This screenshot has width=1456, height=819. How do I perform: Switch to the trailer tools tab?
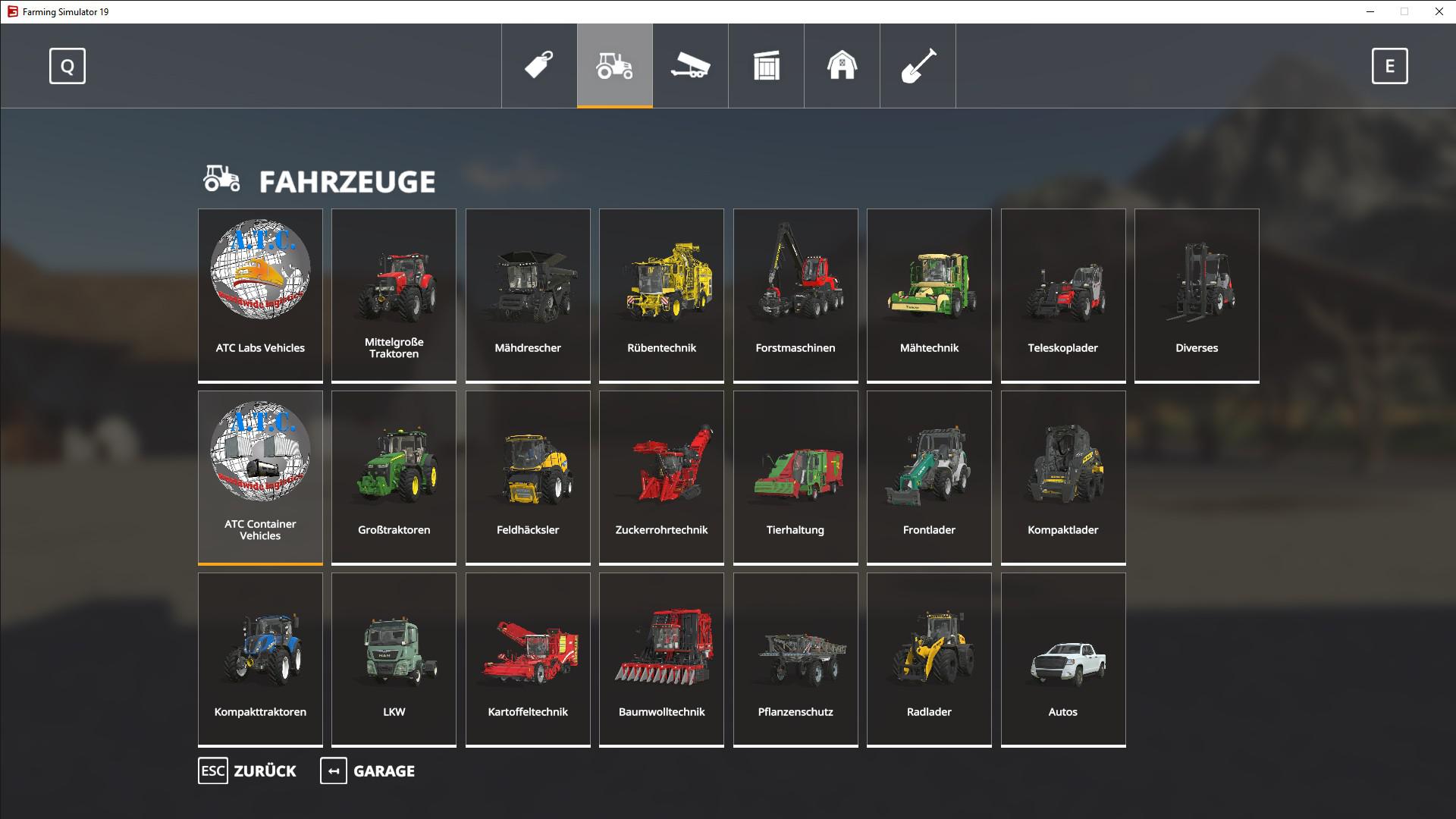point(690,66)
